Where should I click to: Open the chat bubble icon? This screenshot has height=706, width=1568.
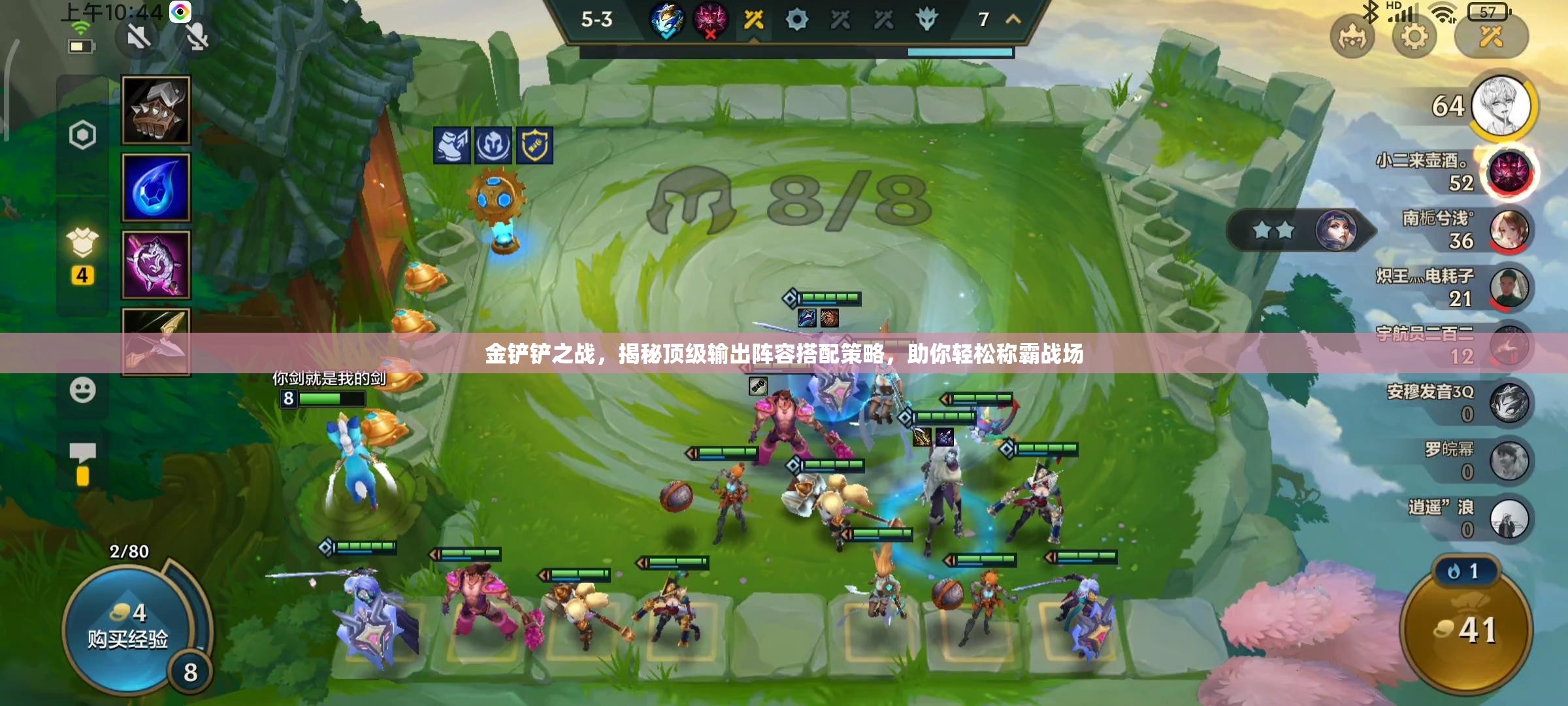click(x=82, y=452)
